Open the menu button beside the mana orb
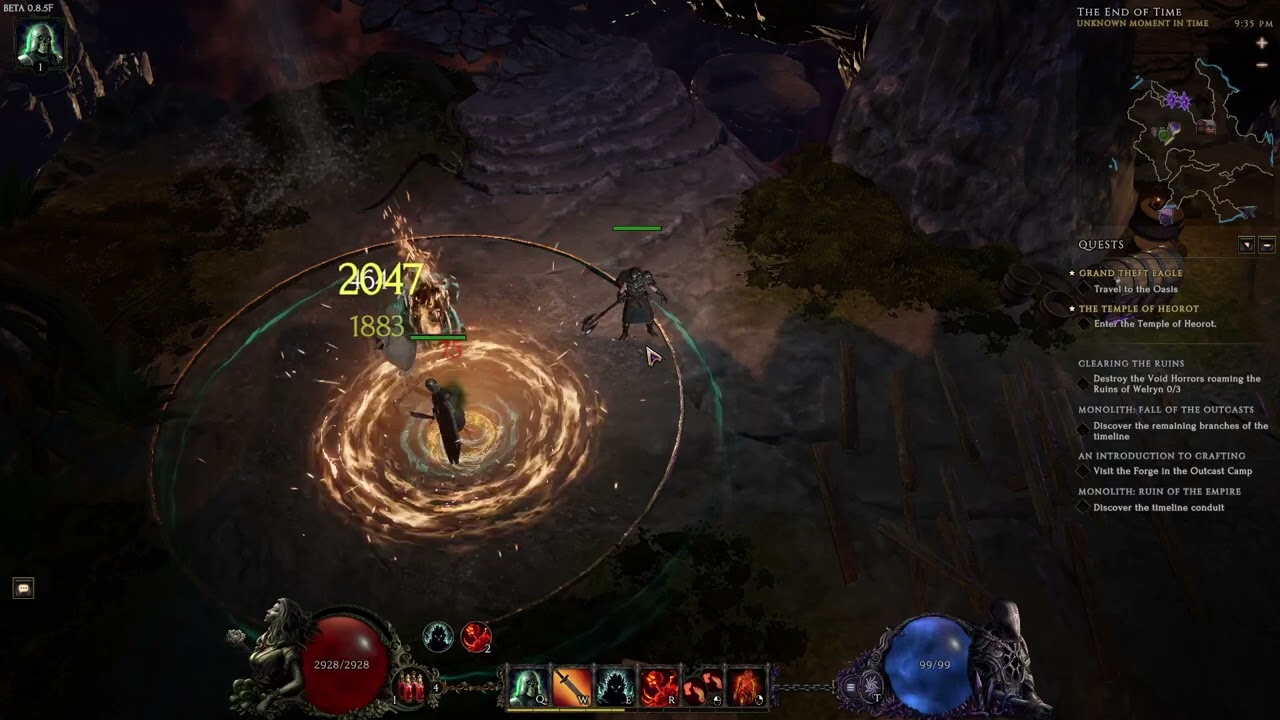The width and height of the screenshot is (1280, 720). click(x=851, y=687)
